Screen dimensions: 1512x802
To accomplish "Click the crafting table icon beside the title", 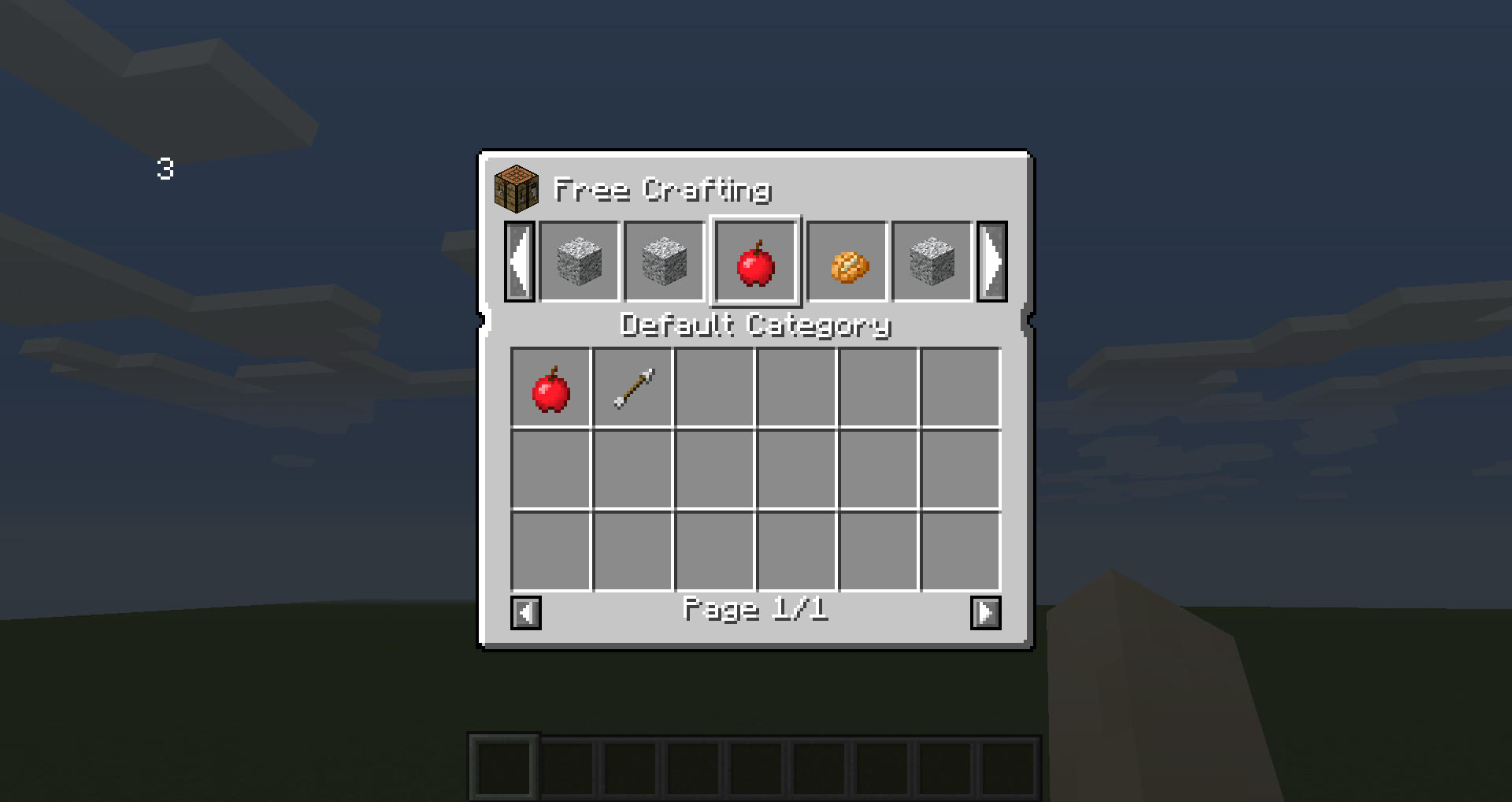I will [x=516, y=190].
